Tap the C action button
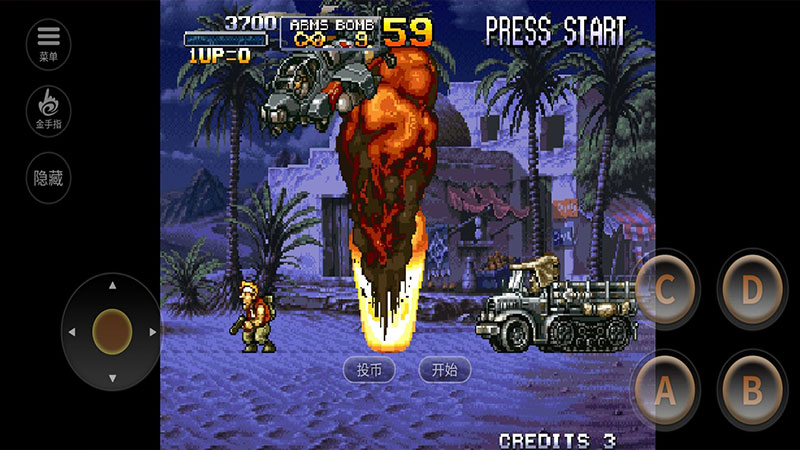This screenshot has width=800, height=450. pos(665,291)
